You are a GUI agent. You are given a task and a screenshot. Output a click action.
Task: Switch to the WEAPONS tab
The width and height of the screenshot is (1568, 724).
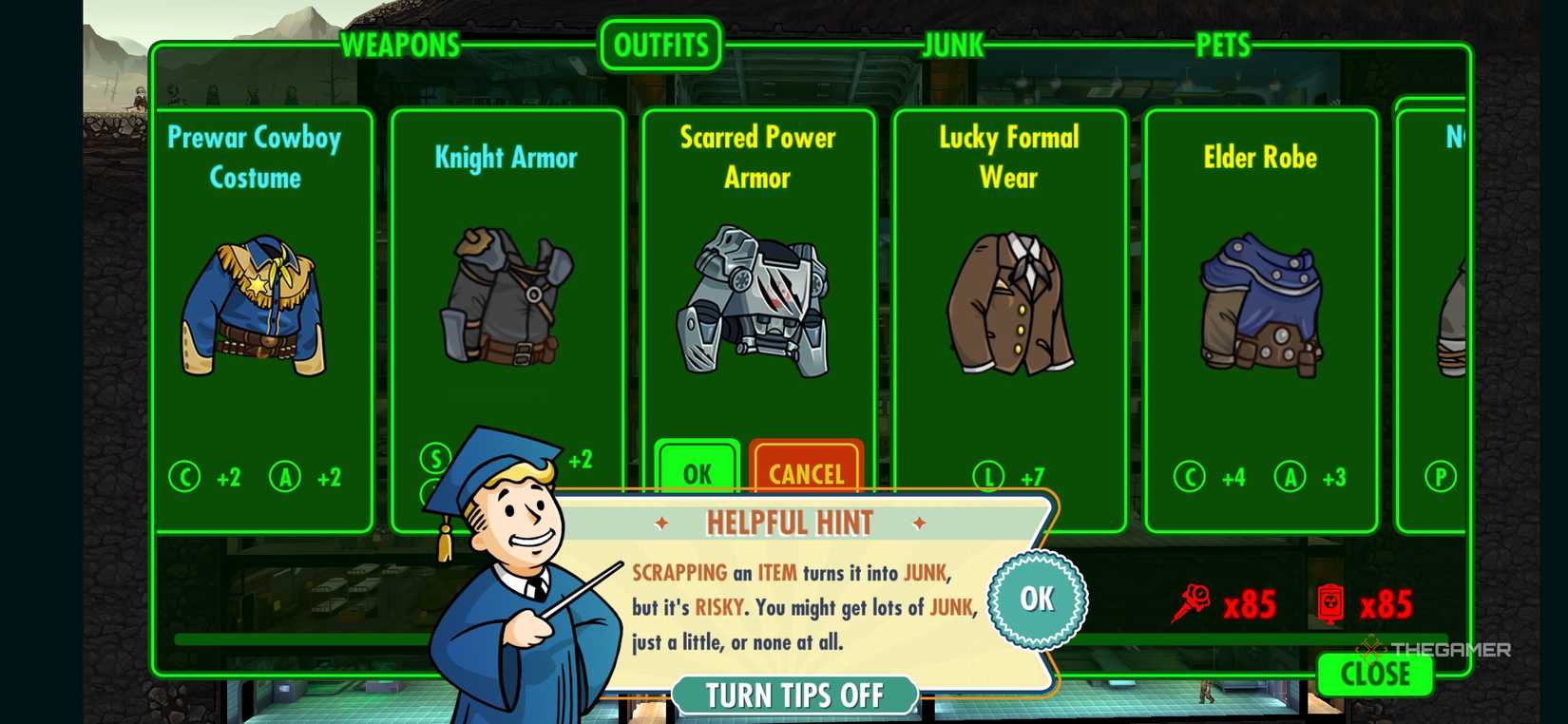click(401, 44)
